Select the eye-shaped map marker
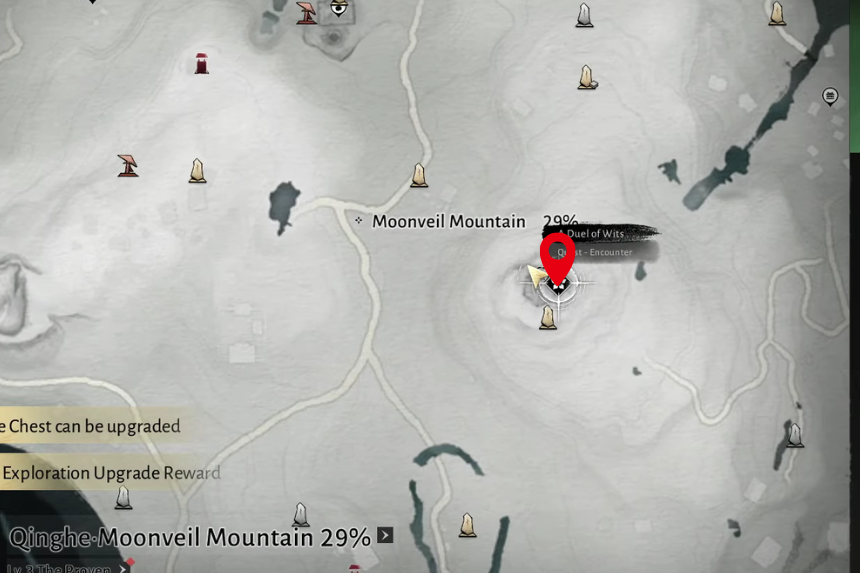The image size is (860, 573). 339,9
